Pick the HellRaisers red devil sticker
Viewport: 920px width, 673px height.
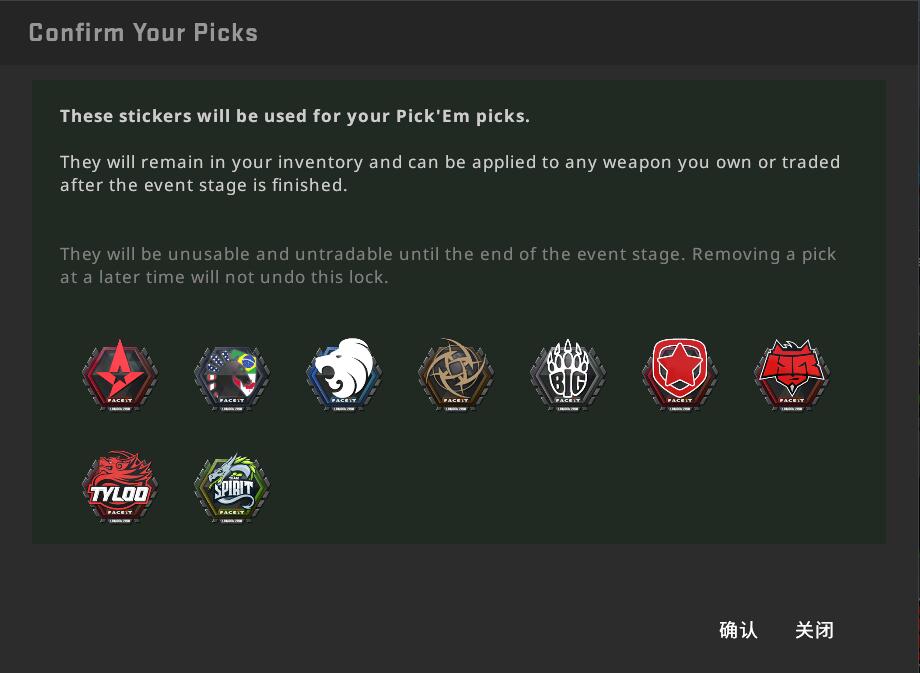tap(792, 375)
